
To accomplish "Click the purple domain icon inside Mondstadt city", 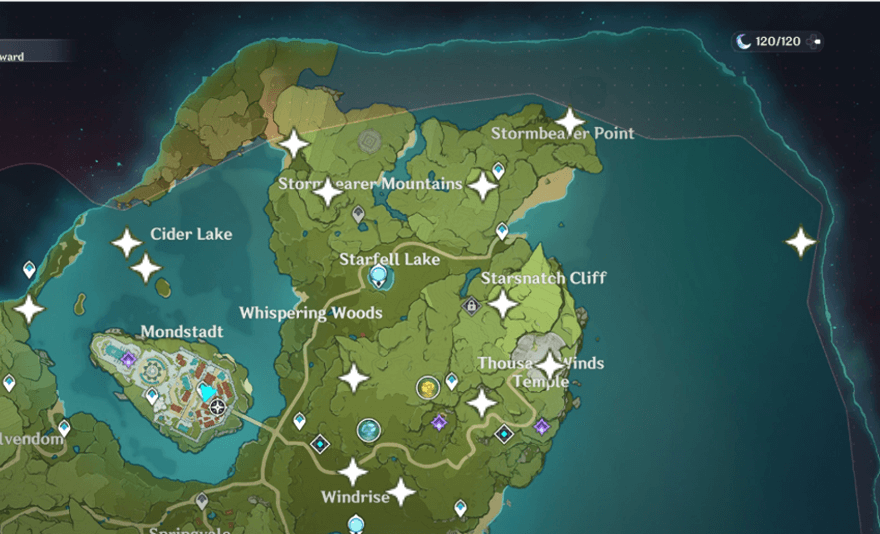I will pos(128,359).
